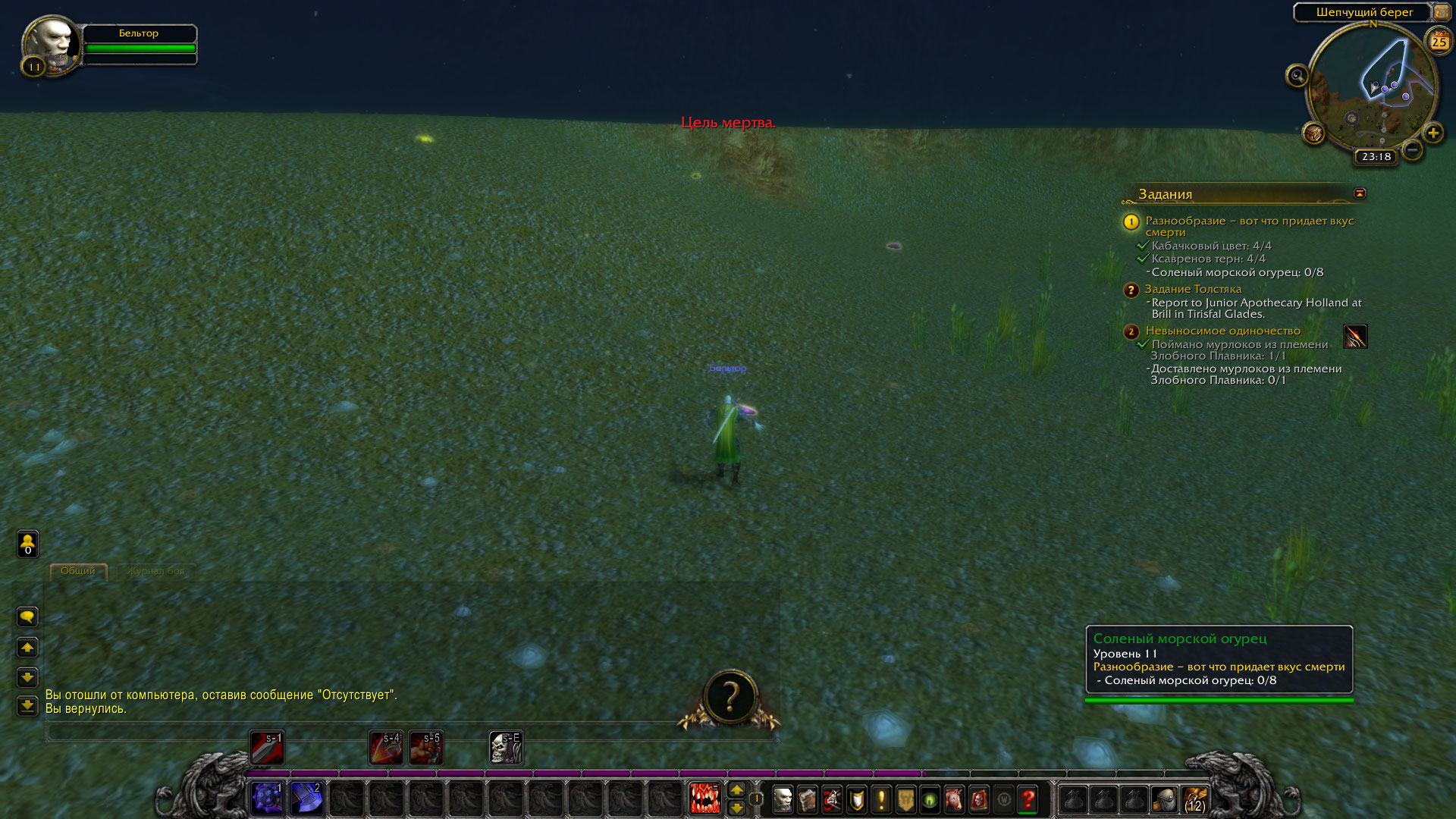
Task: Use the quest item next to Невыносимое одиночество
Action: (x=1355, y=336)
